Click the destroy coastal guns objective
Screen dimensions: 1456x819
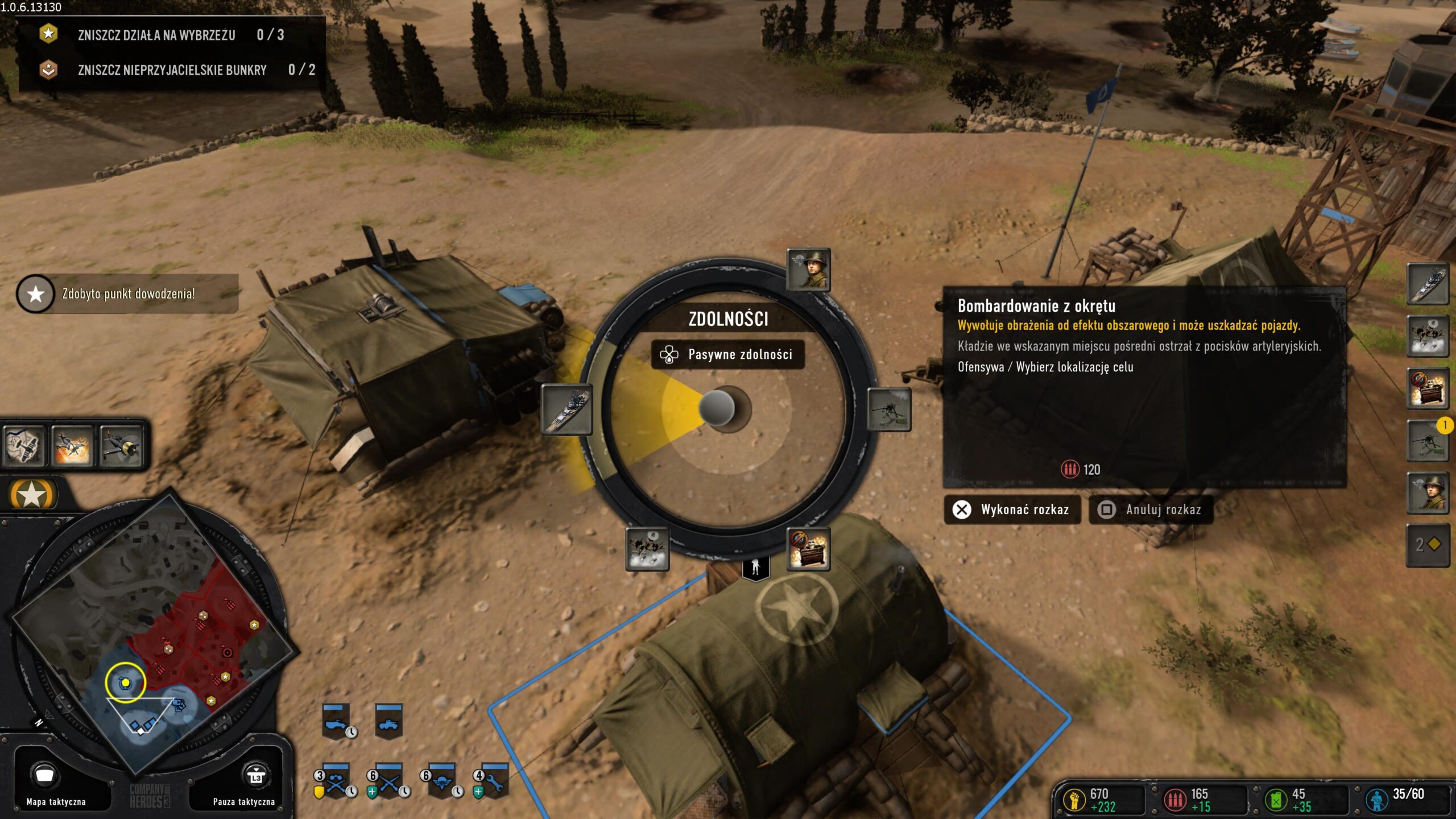[156, 35]
